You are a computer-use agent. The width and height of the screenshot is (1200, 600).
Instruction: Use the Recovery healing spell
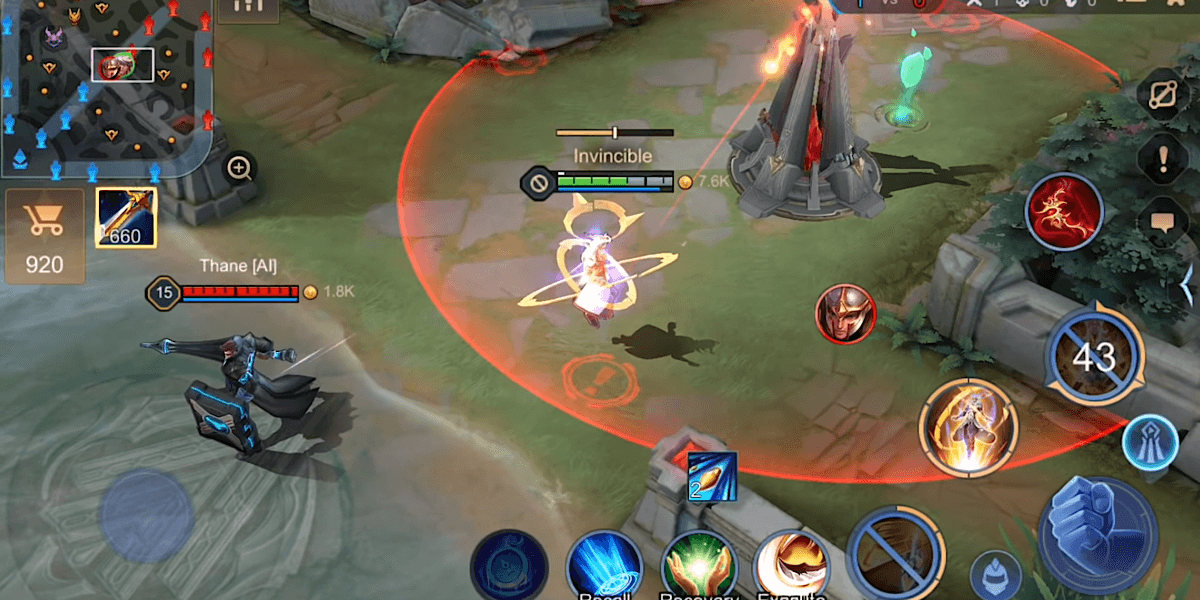point(698,567)
